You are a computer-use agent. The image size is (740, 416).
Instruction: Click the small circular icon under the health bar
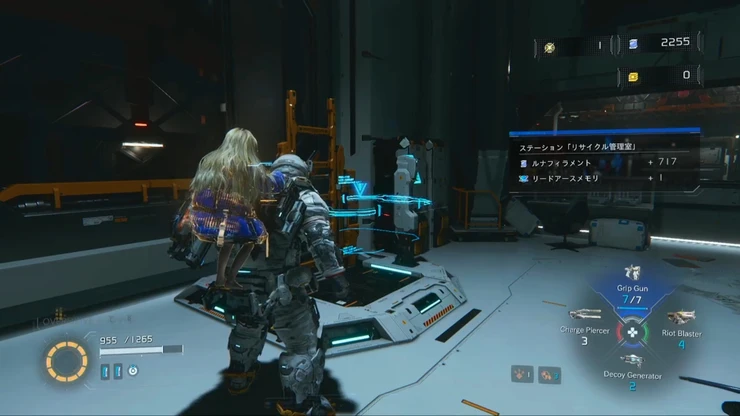[132, 371]
